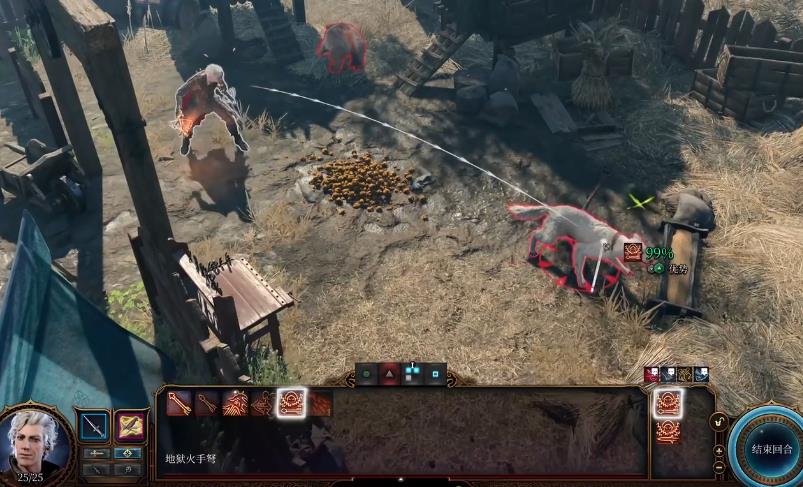Image resolution: width=803 pixels, height=487 pixels.
Task: Select the lower crossbow skill in right panel
Action: (x=669, y=432)
